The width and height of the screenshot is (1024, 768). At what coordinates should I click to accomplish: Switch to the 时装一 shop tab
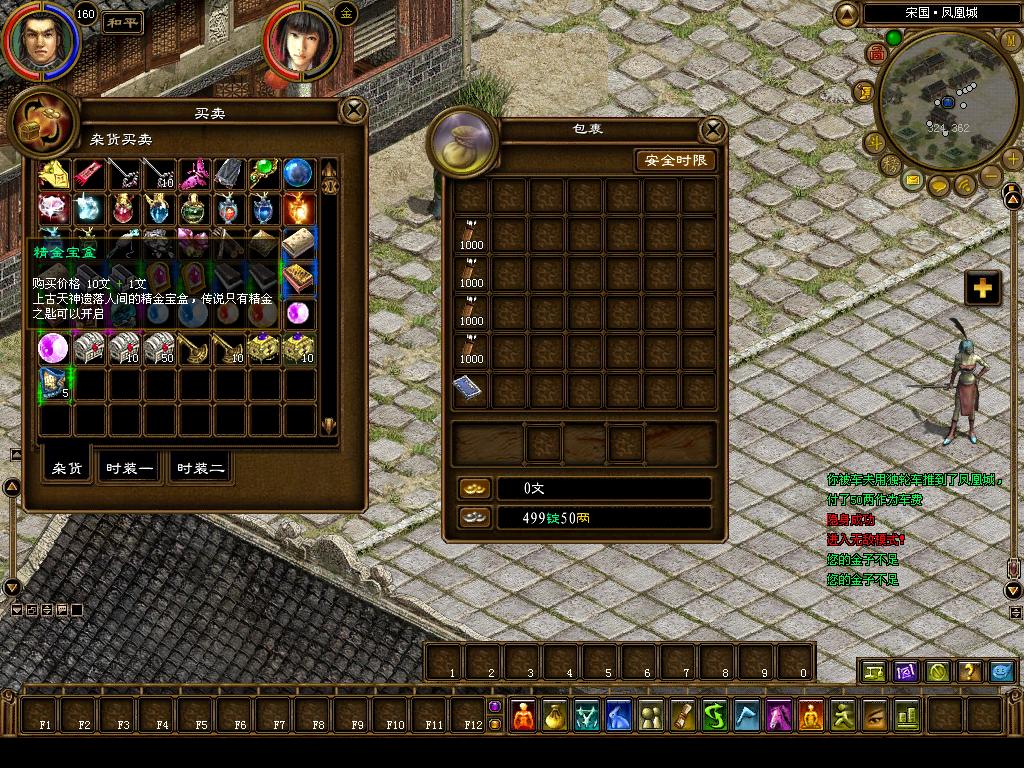coord(131,468)
